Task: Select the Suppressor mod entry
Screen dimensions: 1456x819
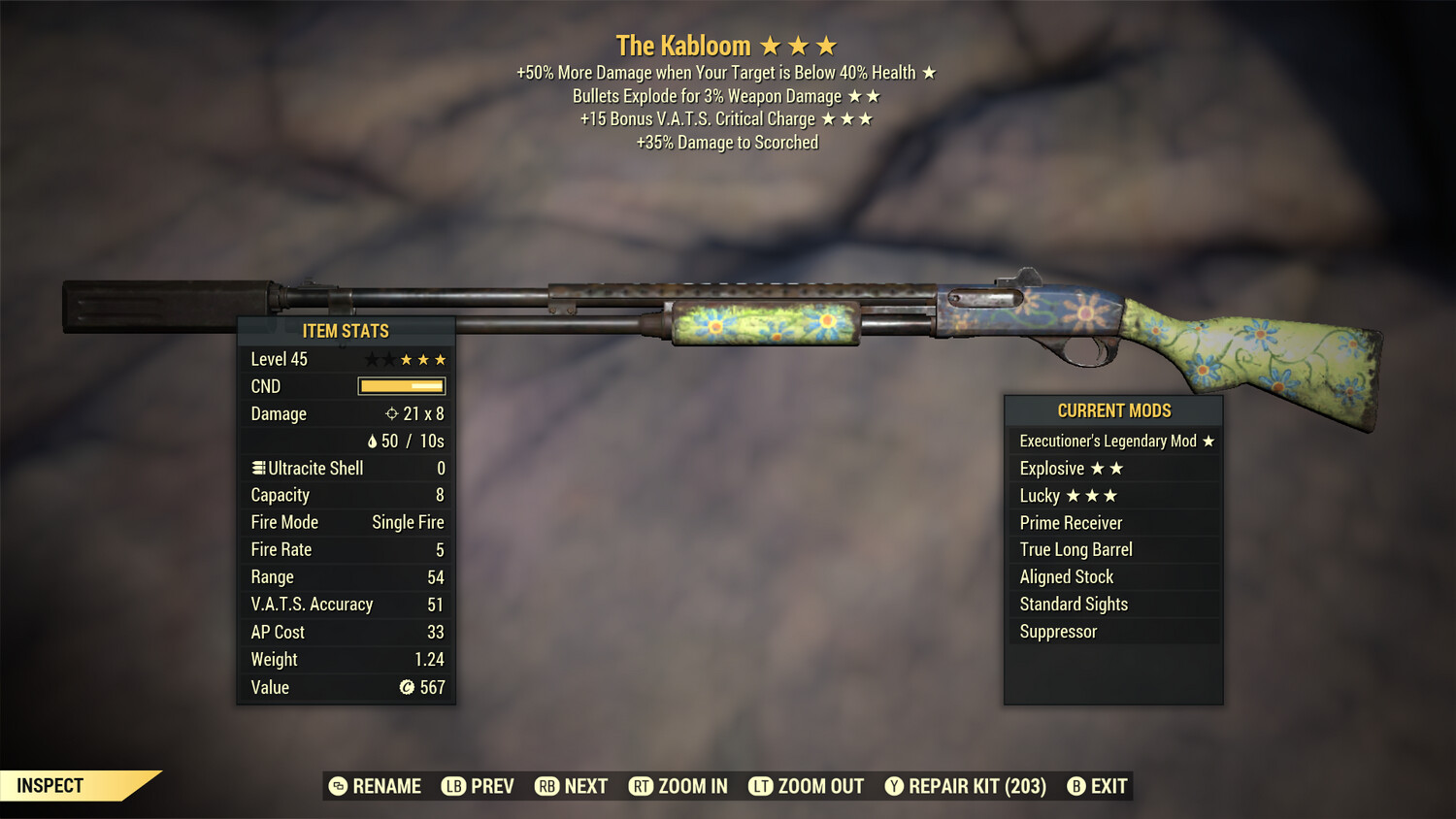Action: pos(1058,631)
